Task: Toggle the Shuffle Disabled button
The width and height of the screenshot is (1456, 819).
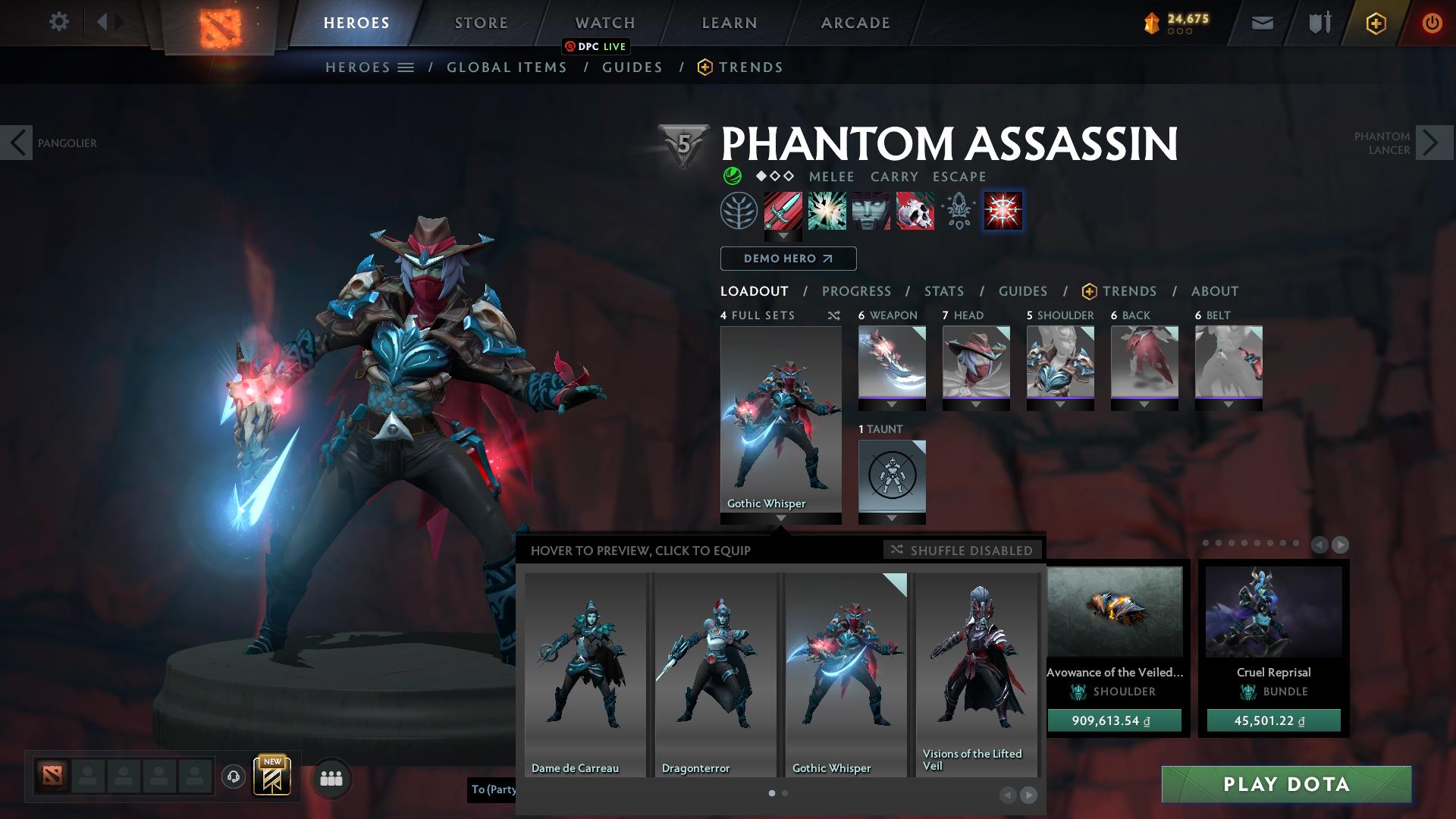Action: (962, 550)
